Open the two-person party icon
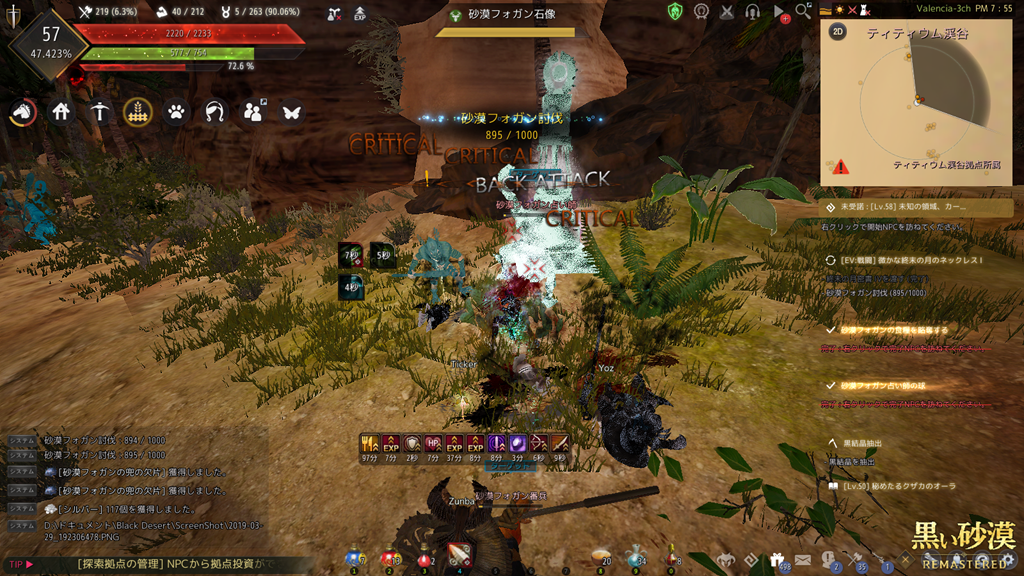 [253, 112]
